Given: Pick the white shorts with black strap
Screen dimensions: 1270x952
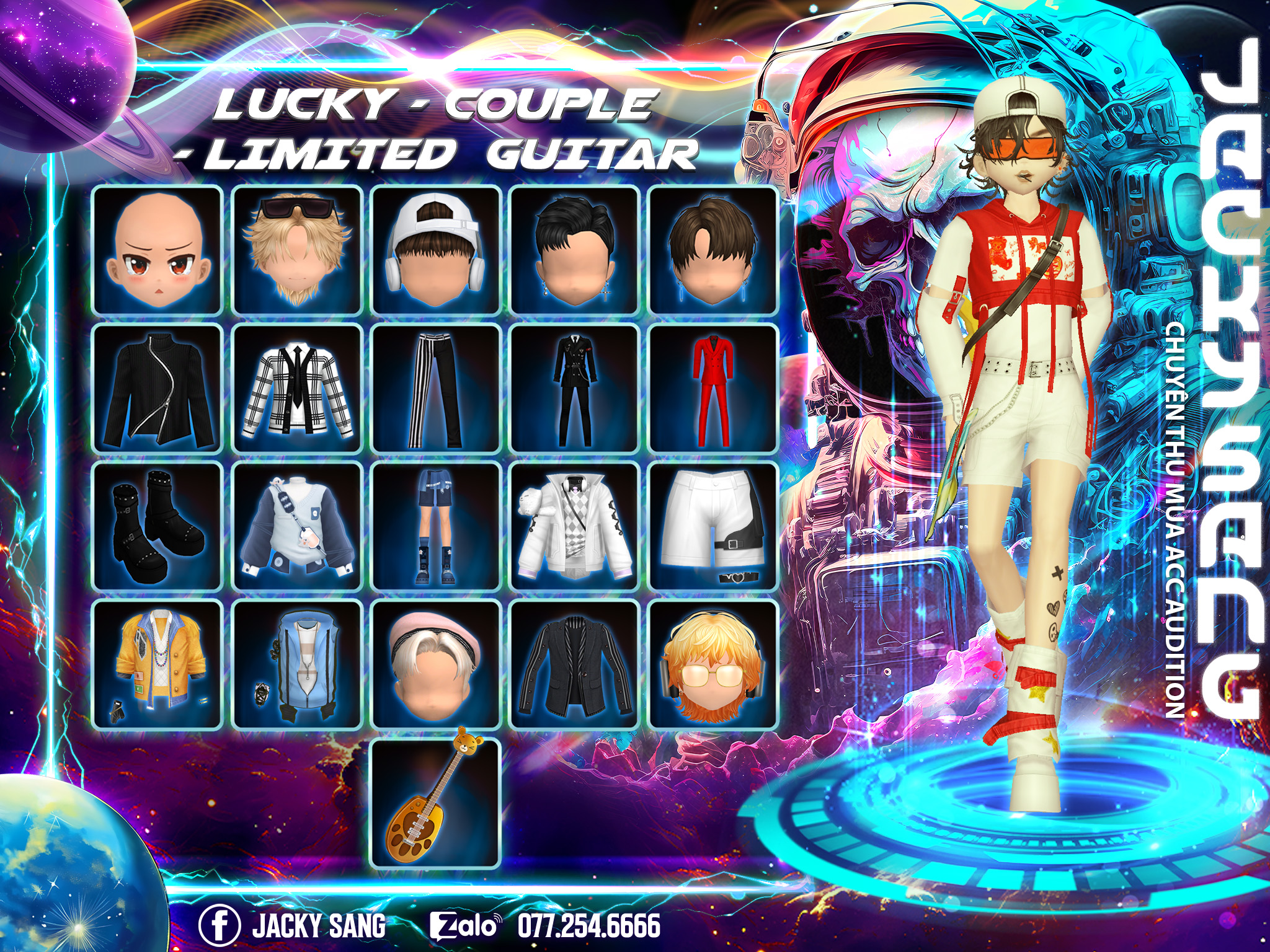Looking at the screenshot, I should (713, 527).
